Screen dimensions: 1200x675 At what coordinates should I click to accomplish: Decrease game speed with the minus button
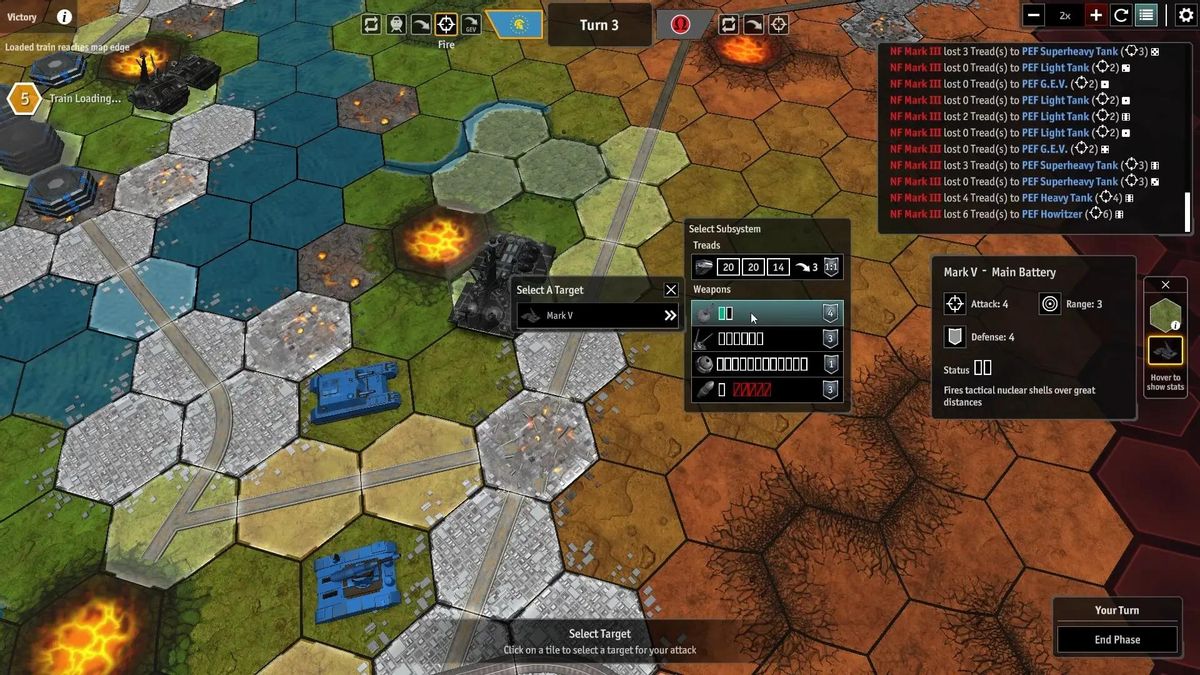click(x=1034, y=15)
